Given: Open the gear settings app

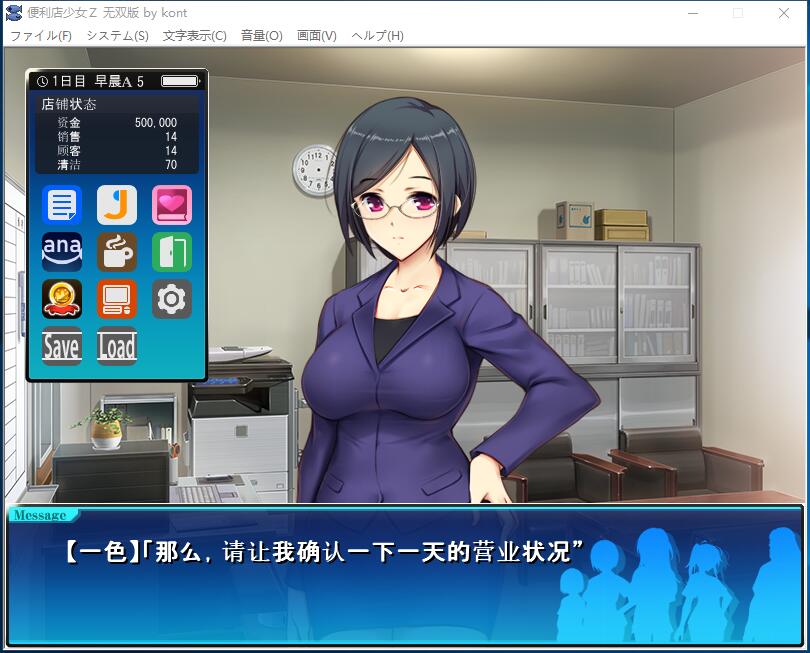Looking at the screenshot, I should pyautogui.click(x=172, y=299).
